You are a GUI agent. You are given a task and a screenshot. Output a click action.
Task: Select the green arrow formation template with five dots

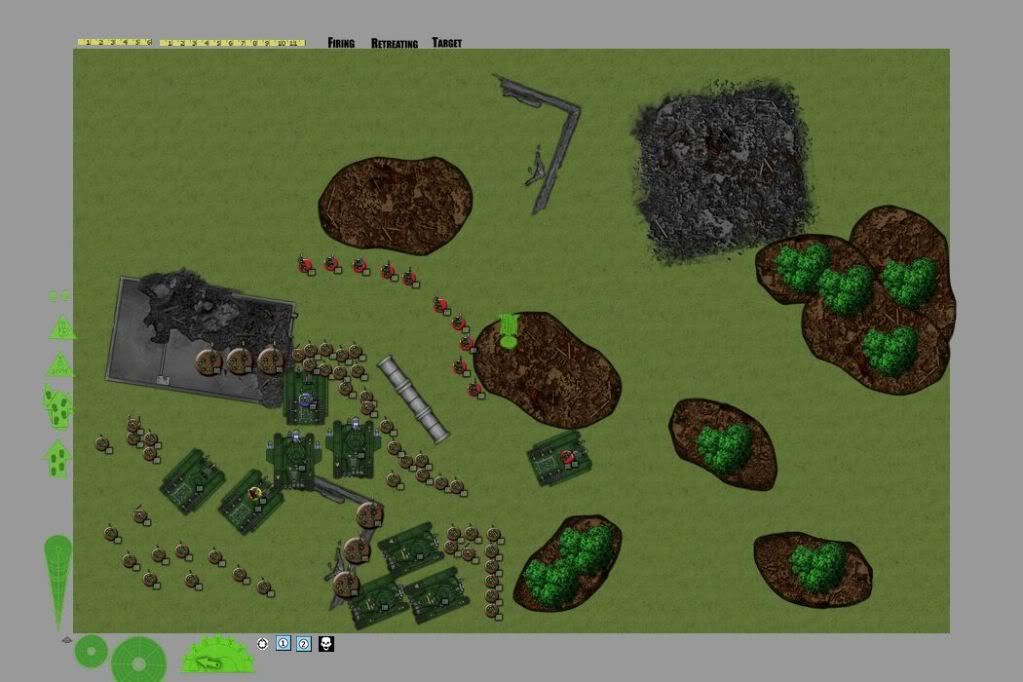[x=58, y=405]
